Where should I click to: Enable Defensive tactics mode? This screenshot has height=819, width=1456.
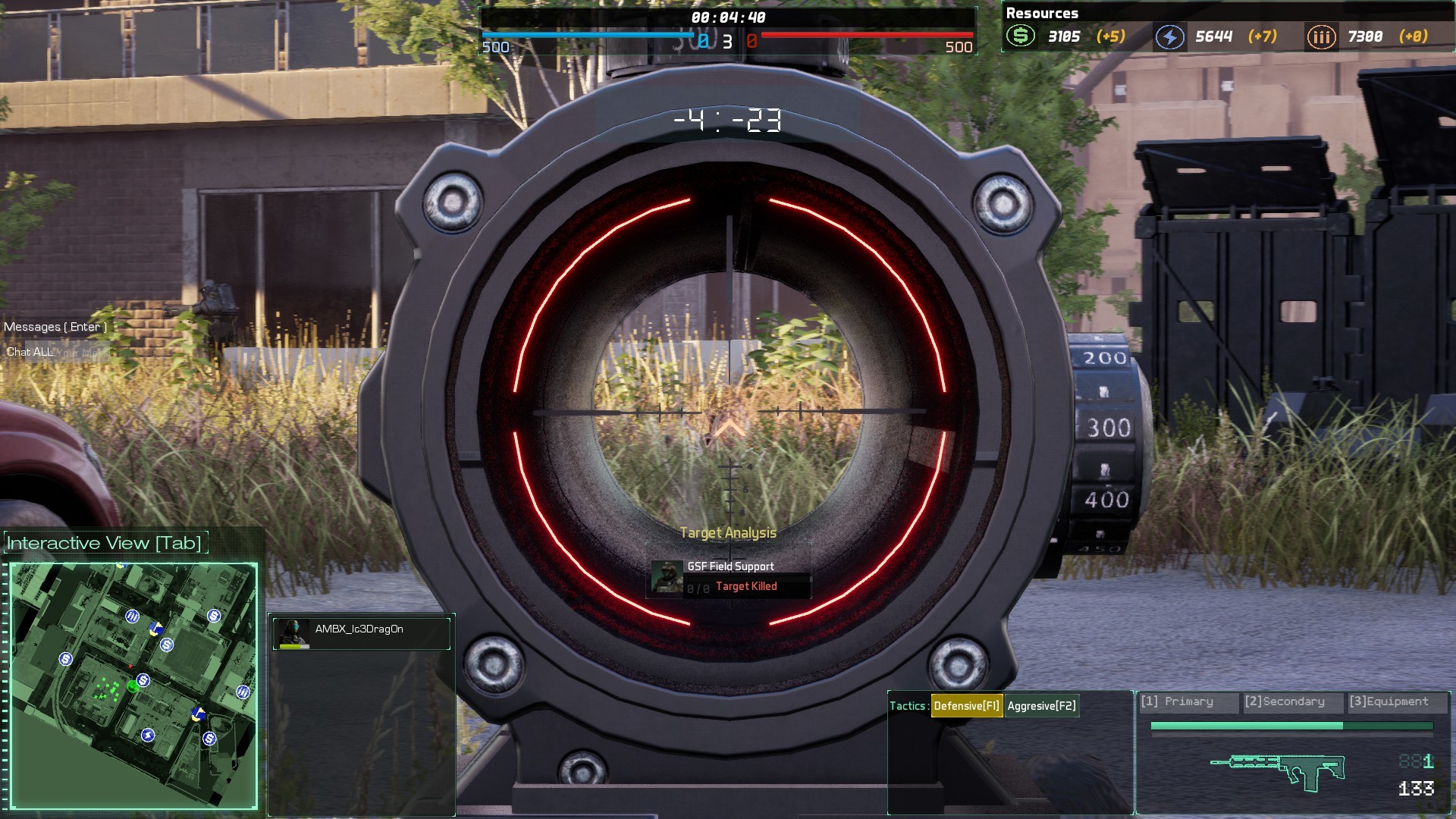[966, 705]
